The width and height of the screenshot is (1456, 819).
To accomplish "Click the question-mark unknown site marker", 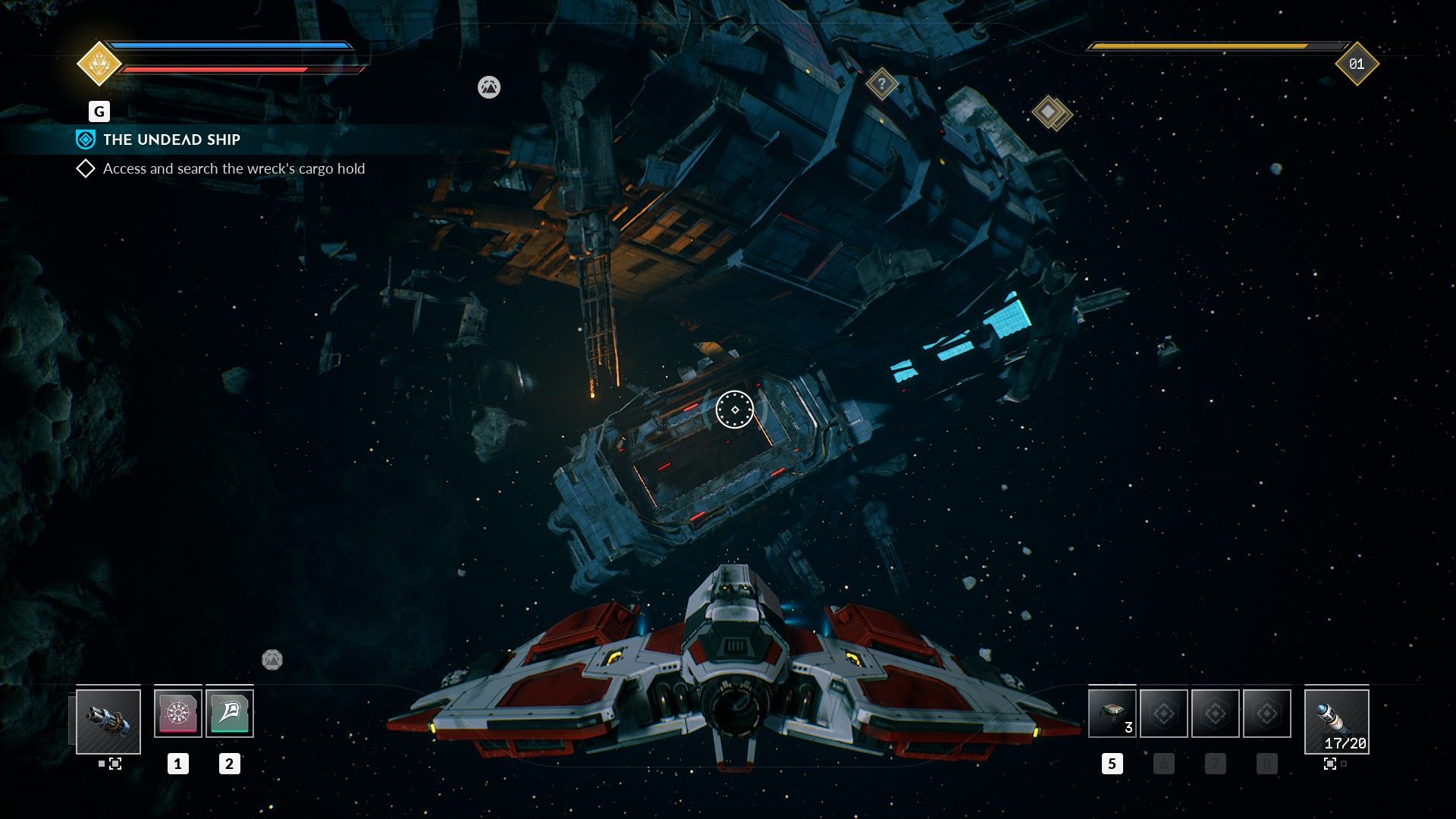I will click(x=881, y=84).
